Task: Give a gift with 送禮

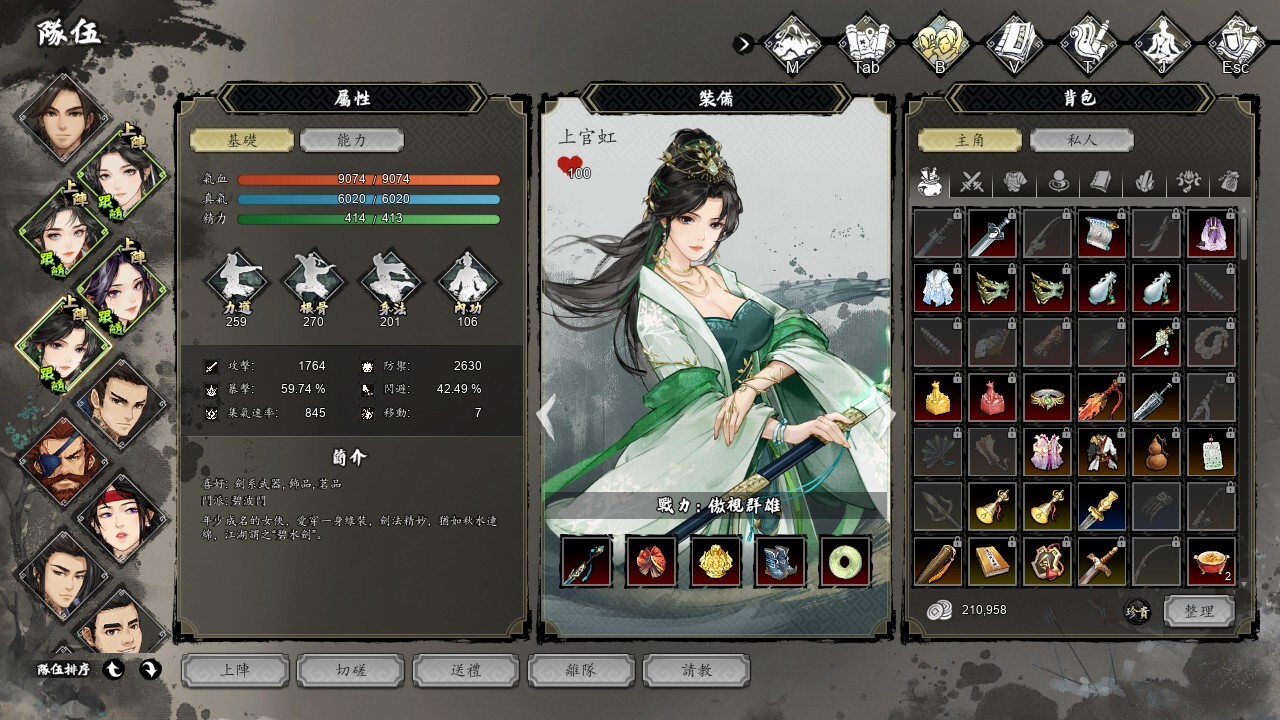Action: [467, 670]
